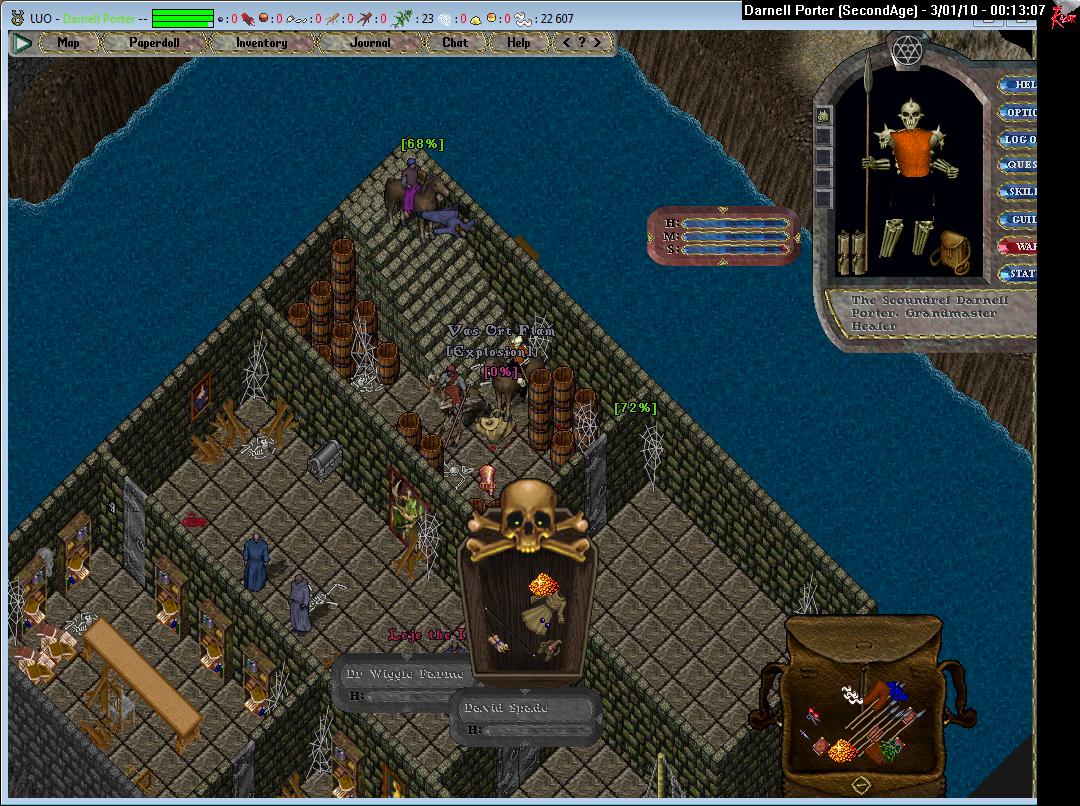Toggle the red War mode button
The height and width of the screenshot is (806, 1080).
pos(1018,246)
